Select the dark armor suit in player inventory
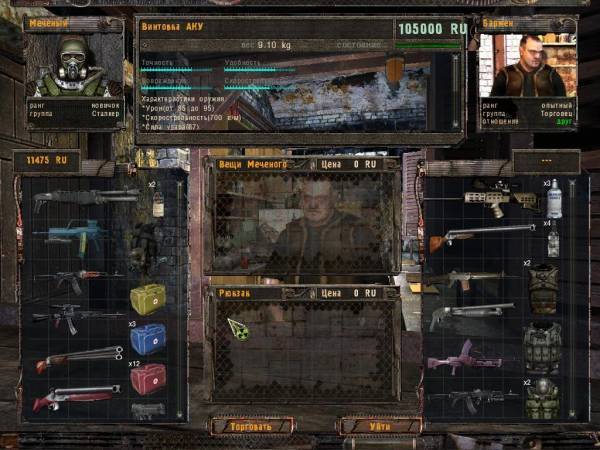Viewport: 600px width, 450px height. (143, 244)
